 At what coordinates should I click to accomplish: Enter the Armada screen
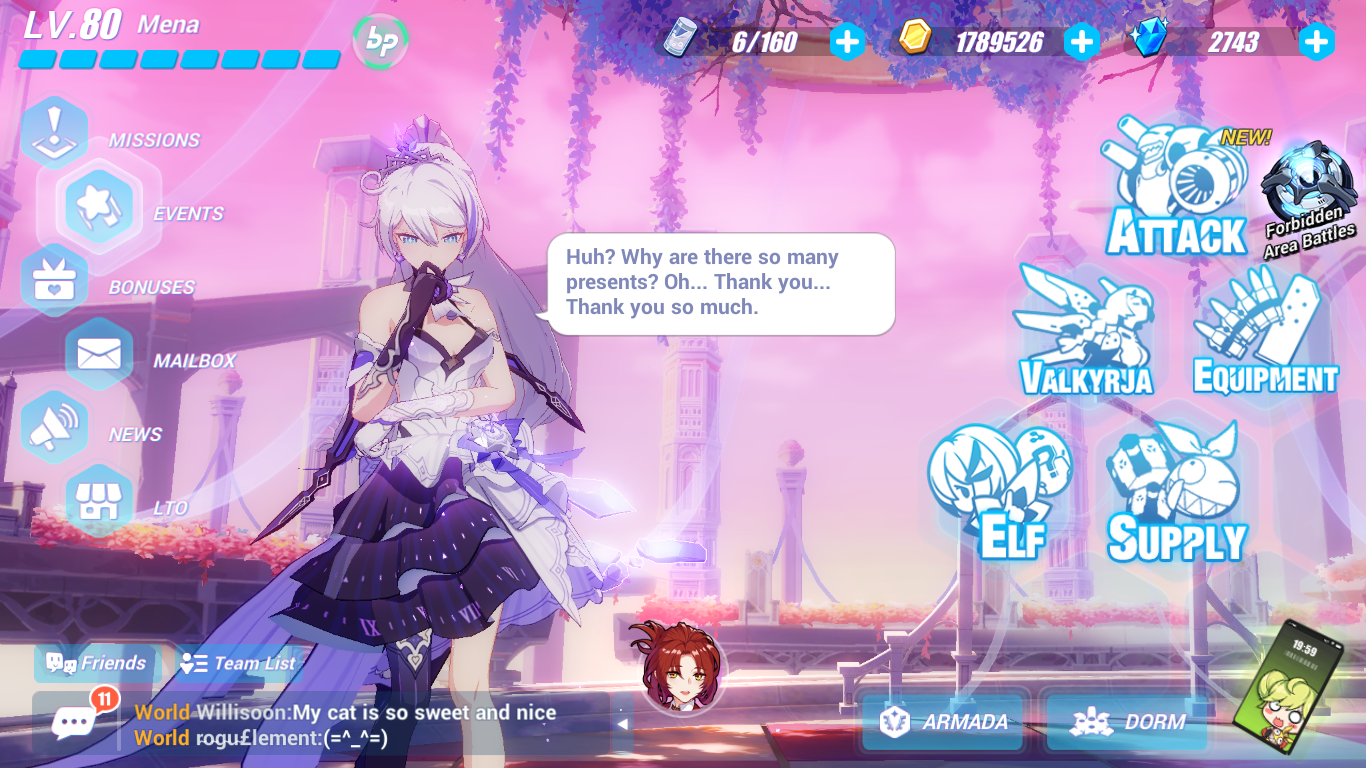[941, 720]
